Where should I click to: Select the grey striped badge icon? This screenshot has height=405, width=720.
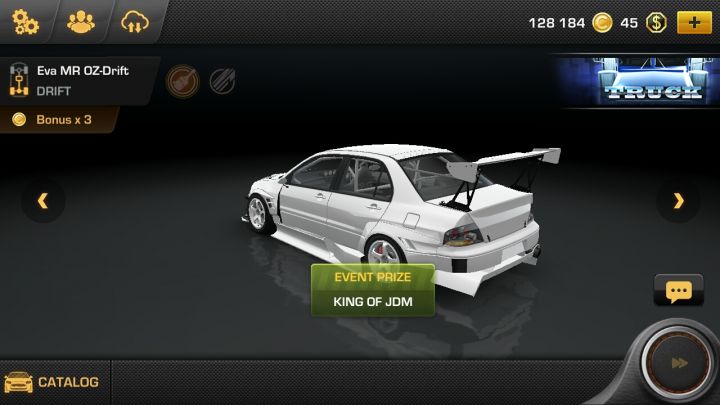[222, 80]
